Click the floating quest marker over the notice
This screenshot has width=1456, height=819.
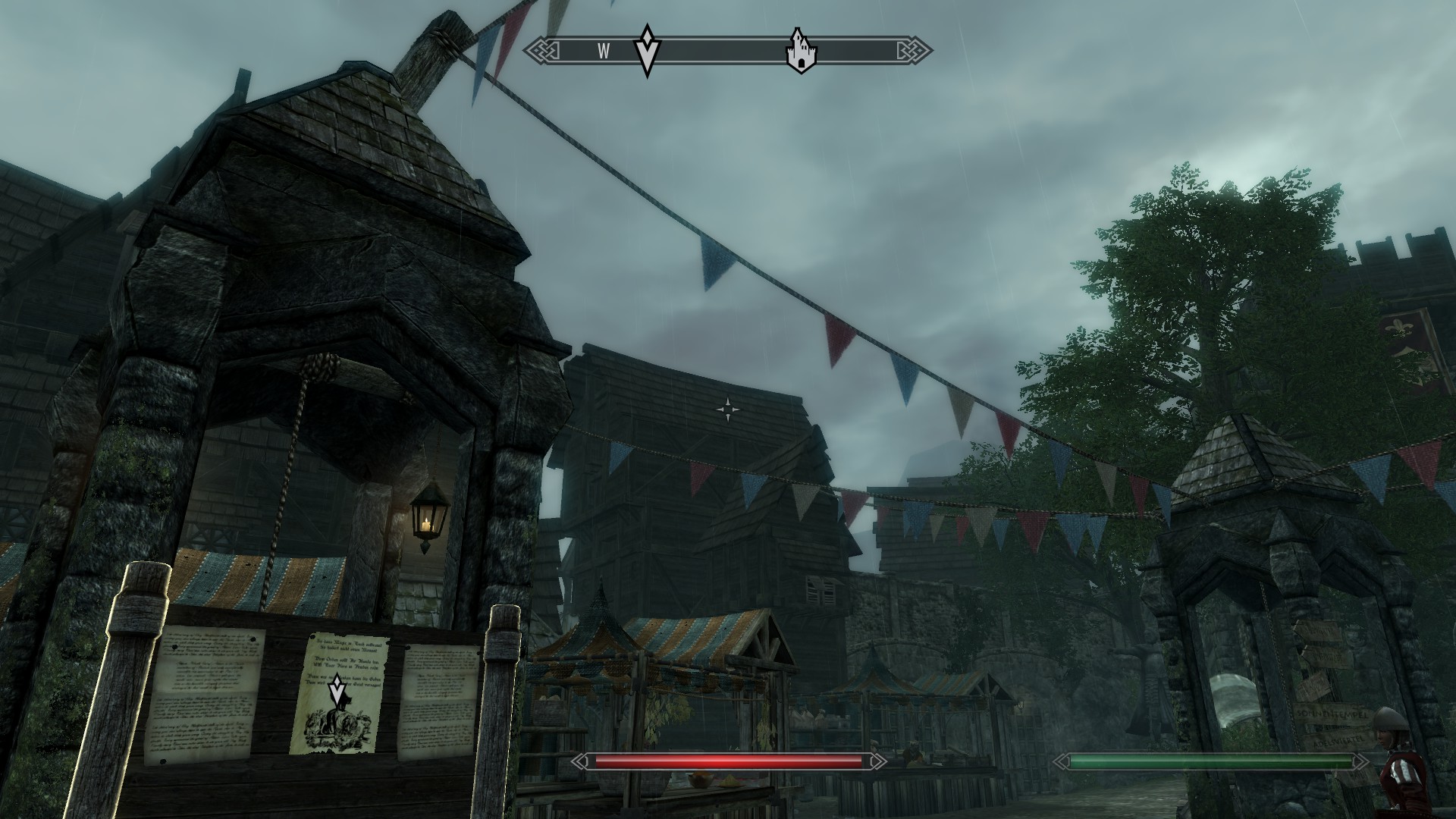pos(337,690)
